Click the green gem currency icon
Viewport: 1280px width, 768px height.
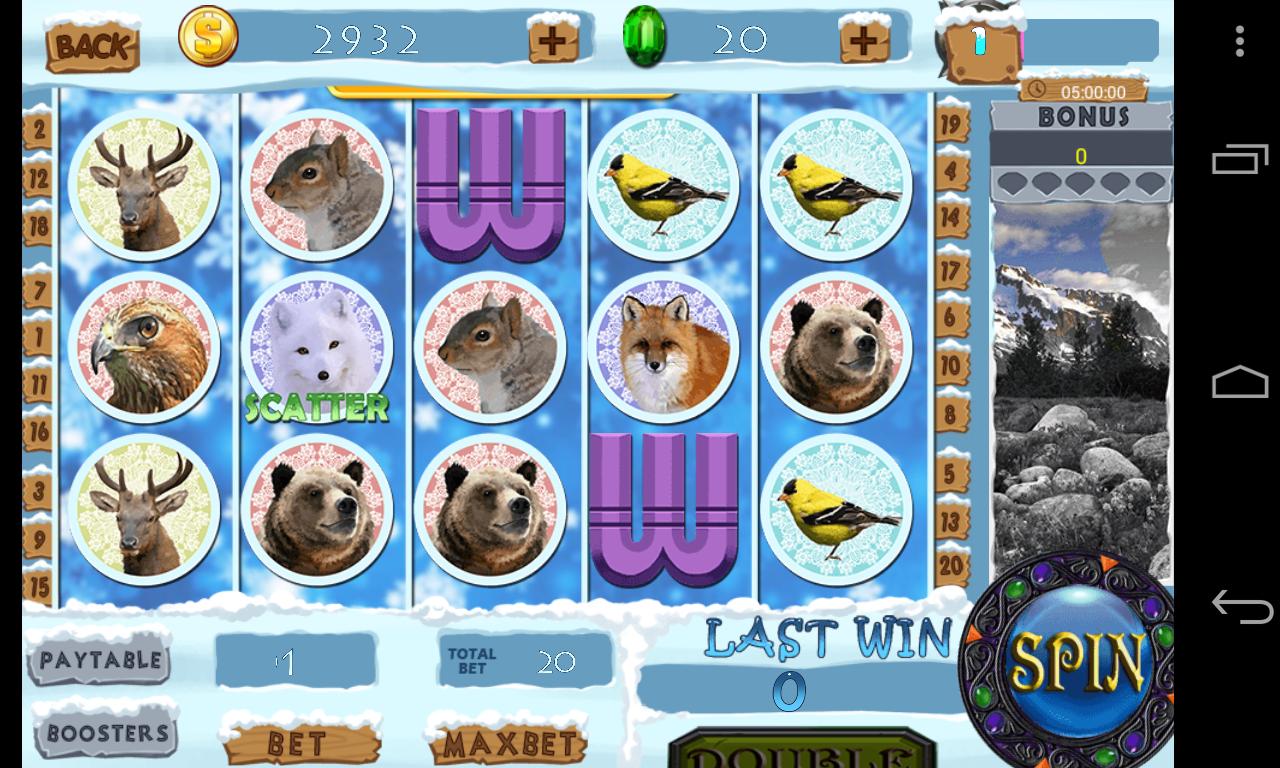pyautogui.click(x=646, y=39)
